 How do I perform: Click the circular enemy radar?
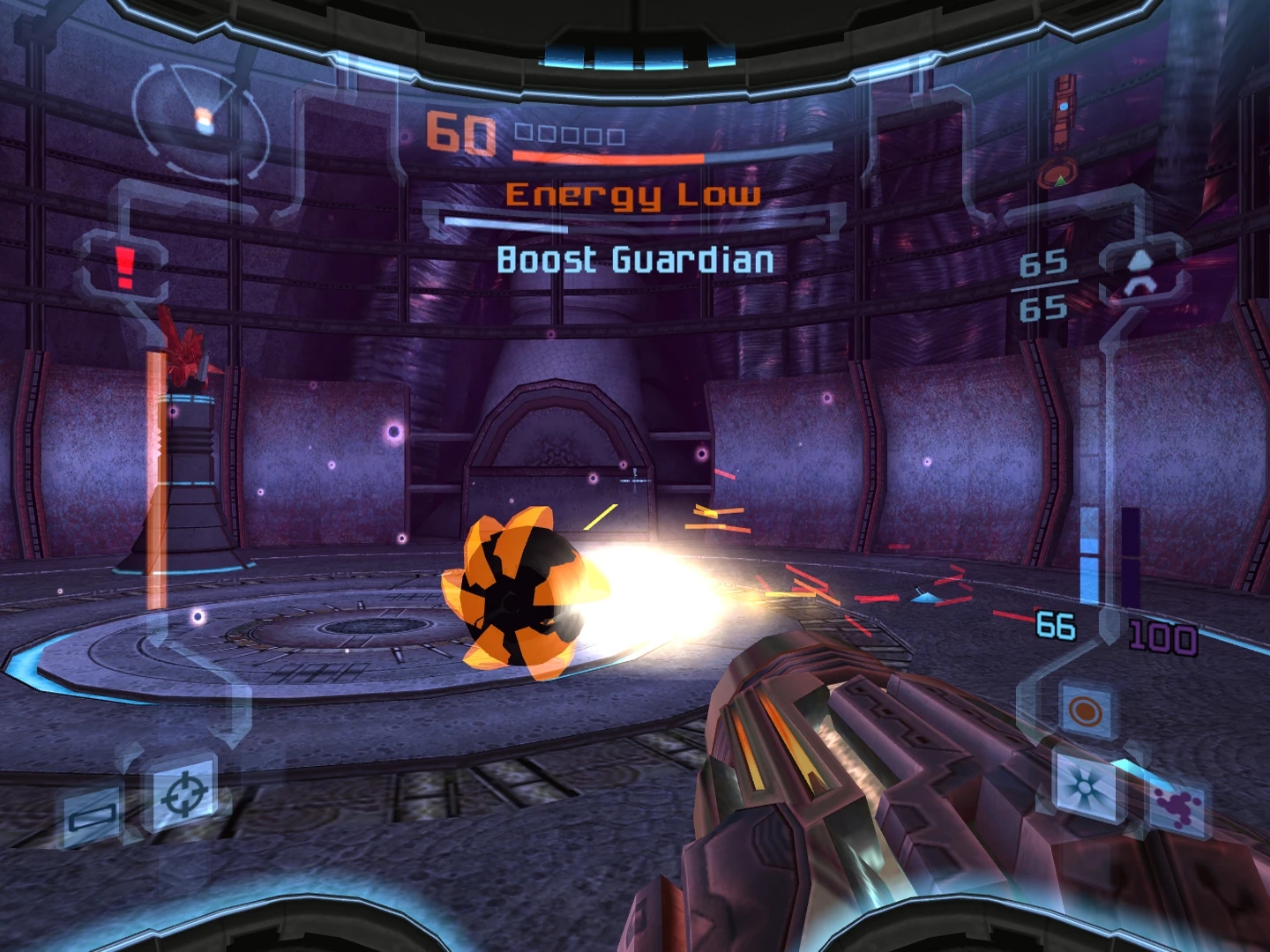click(x=201, y=119)
